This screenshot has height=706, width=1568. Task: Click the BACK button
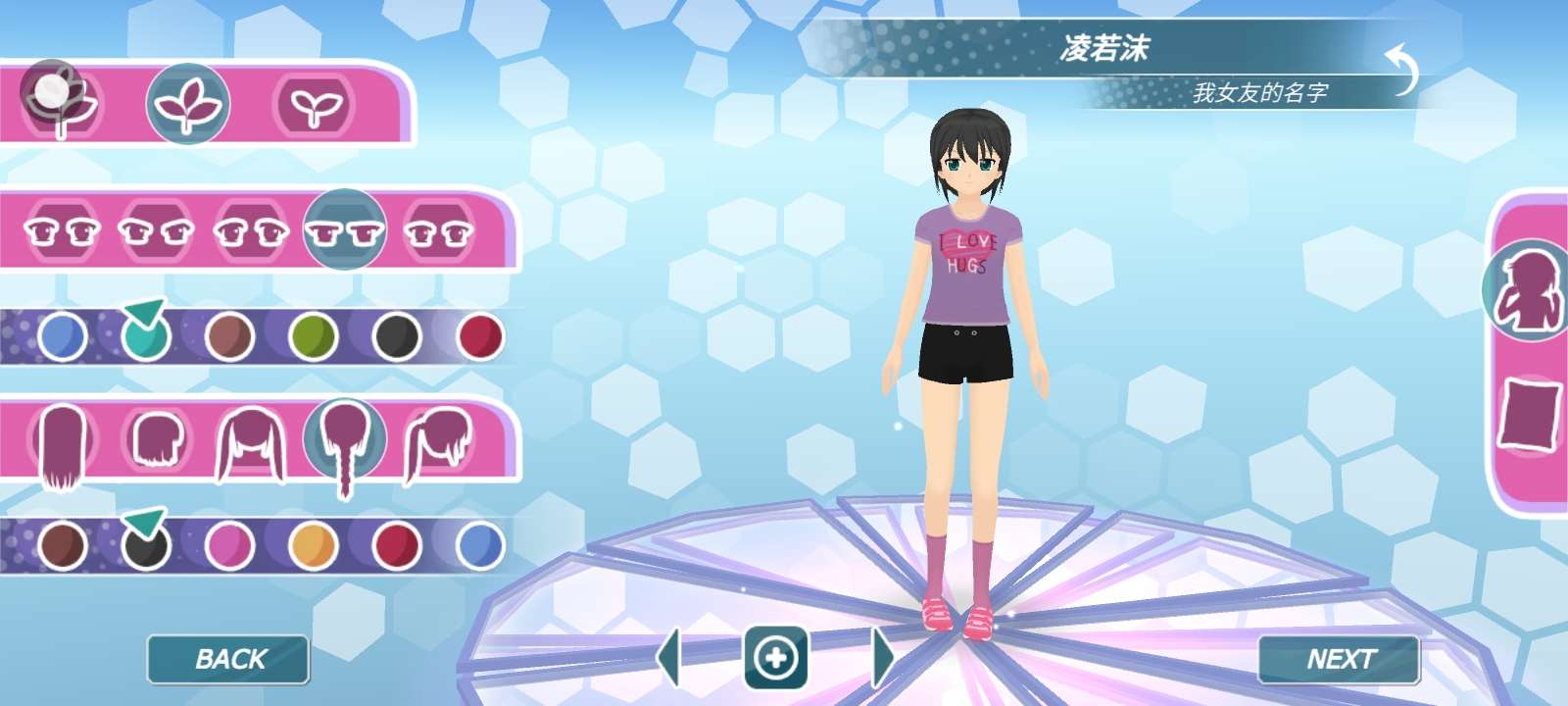pos(228,659)
